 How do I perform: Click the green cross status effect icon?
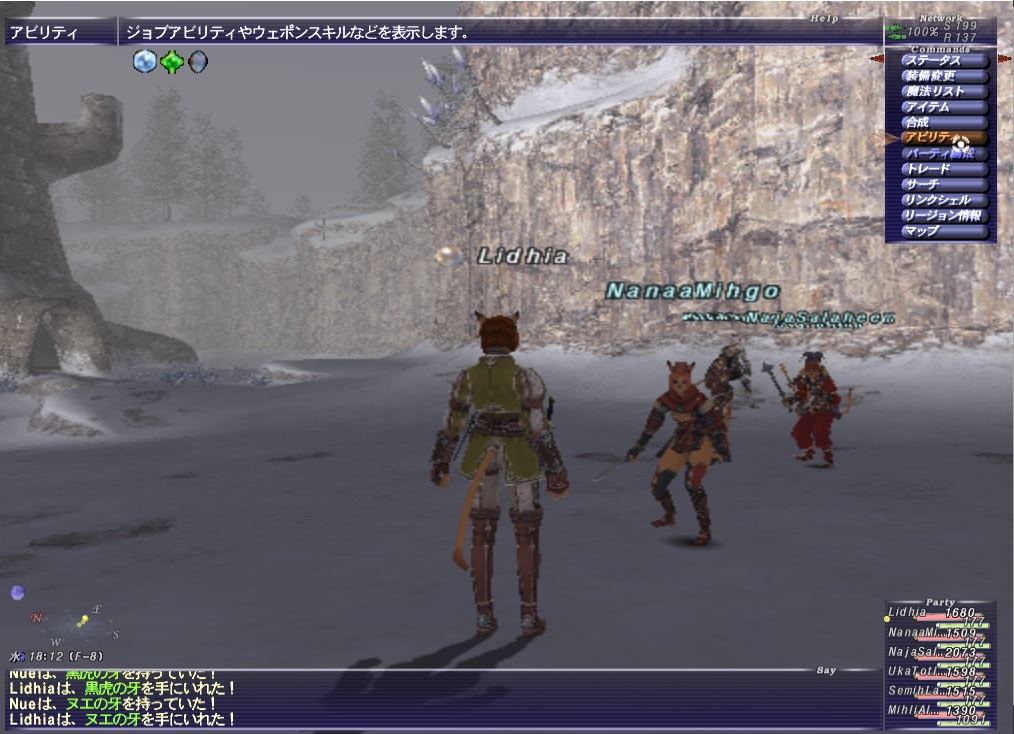click(172, 62)
